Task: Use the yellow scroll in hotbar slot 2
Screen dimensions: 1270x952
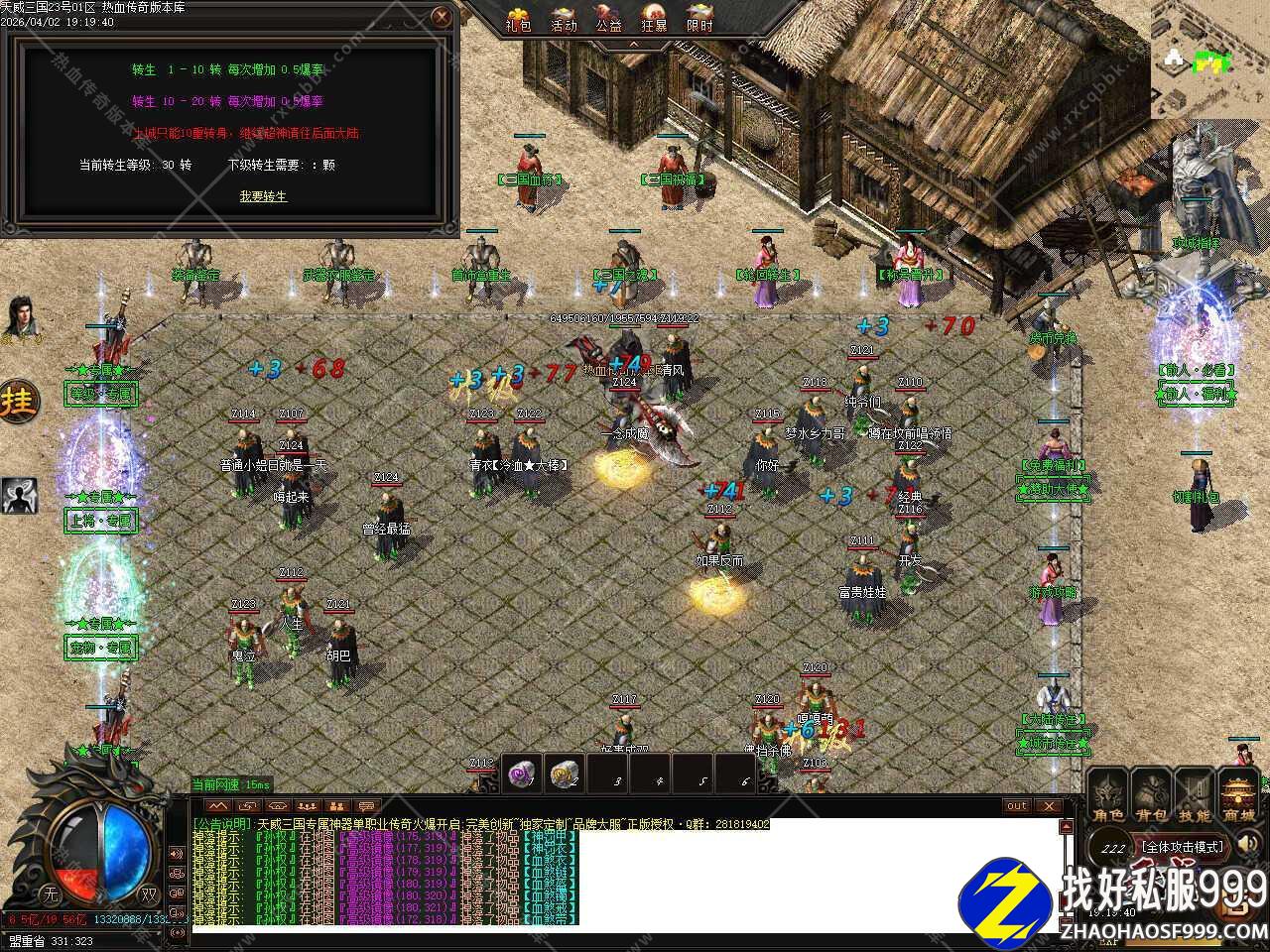Action: tap(565, 773)
